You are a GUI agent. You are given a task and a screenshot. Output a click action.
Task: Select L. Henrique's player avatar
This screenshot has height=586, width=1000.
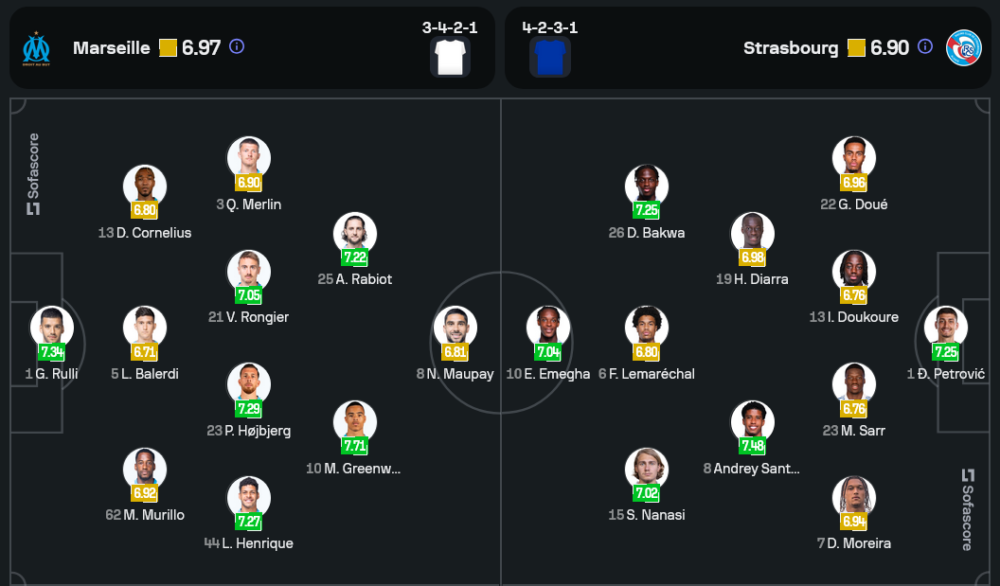coord(249,498)
